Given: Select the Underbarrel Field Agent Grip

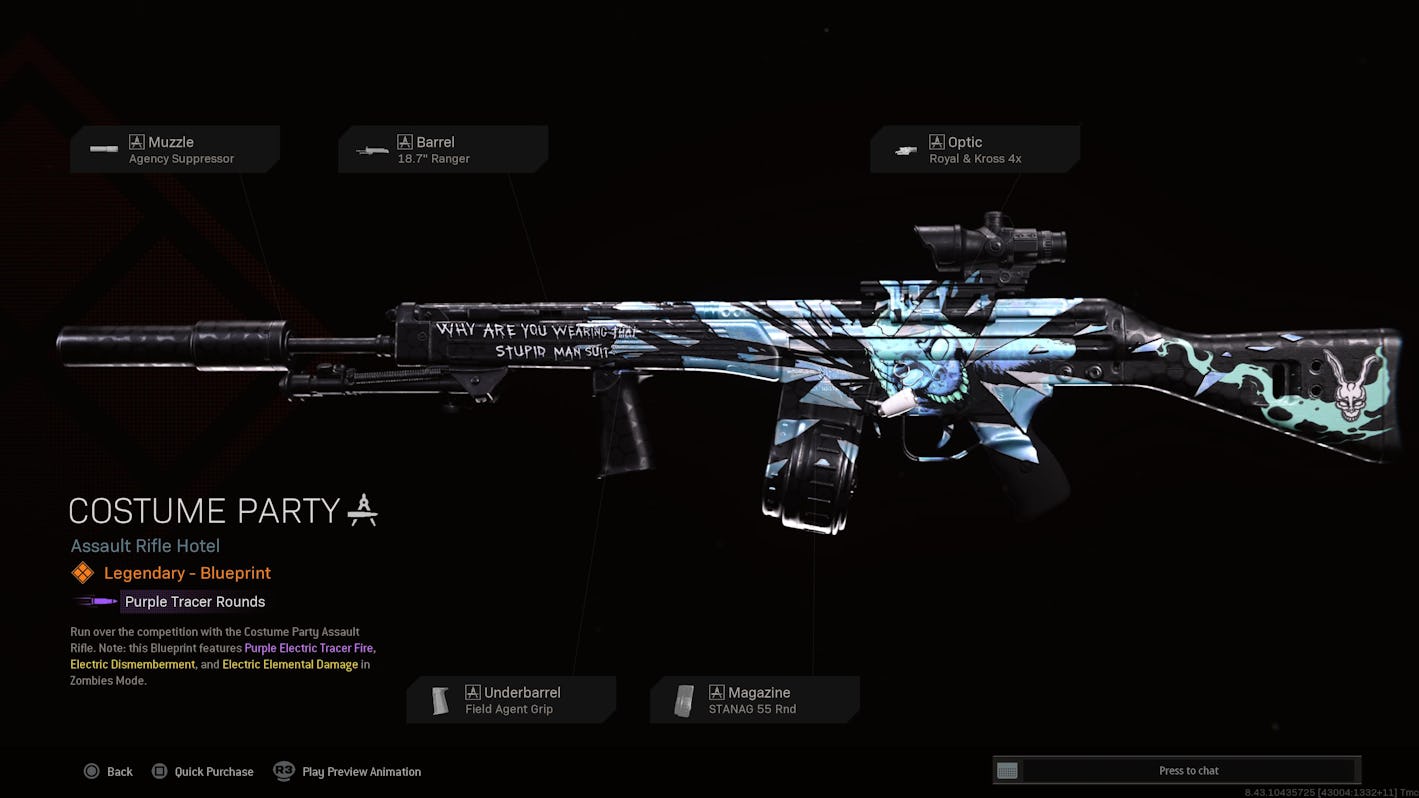Looking at the screenshot, I should tap(511, 700).
